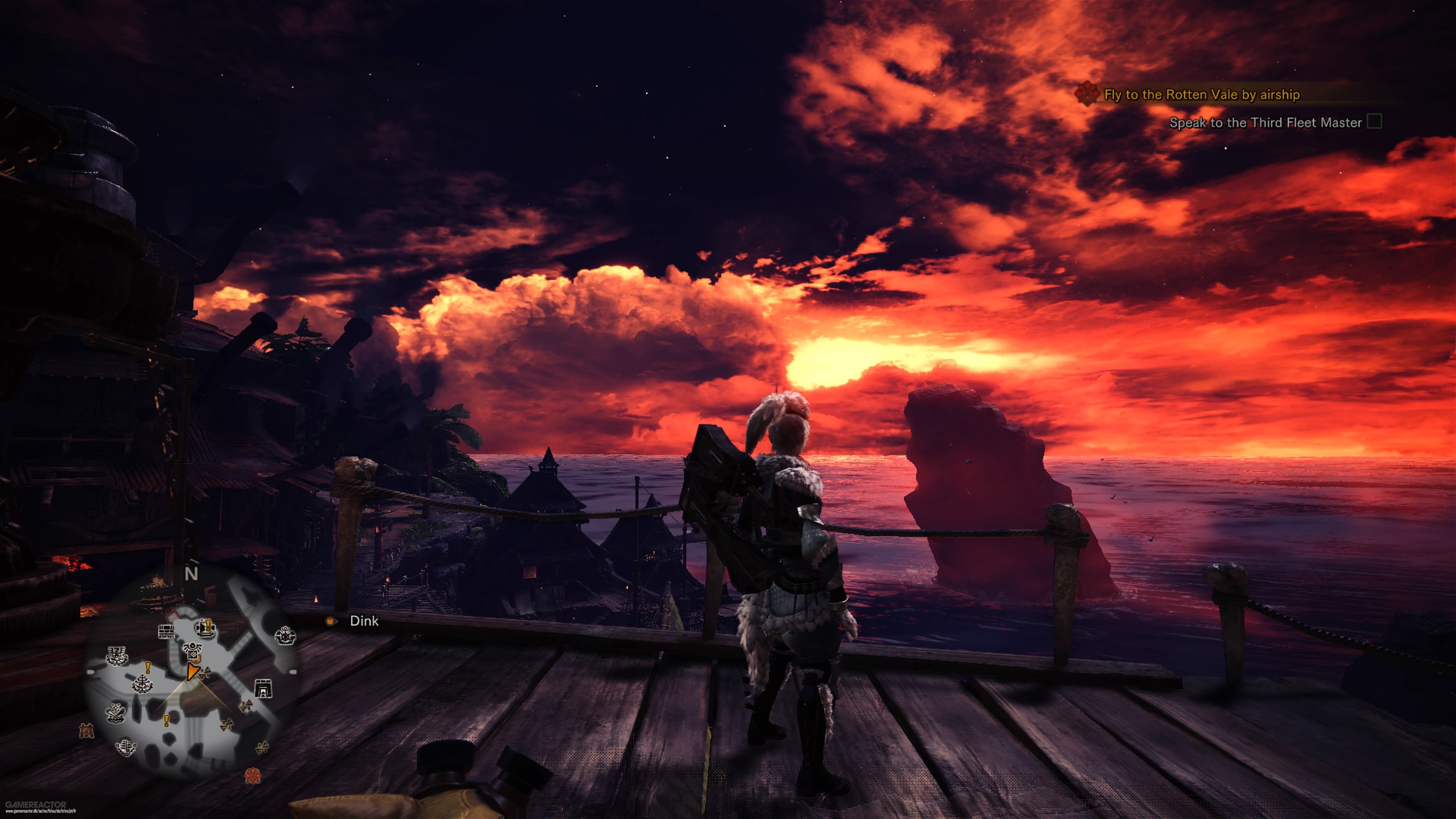
Task: Click the brick wall icon on the minimap
Action: click(166, 631)
